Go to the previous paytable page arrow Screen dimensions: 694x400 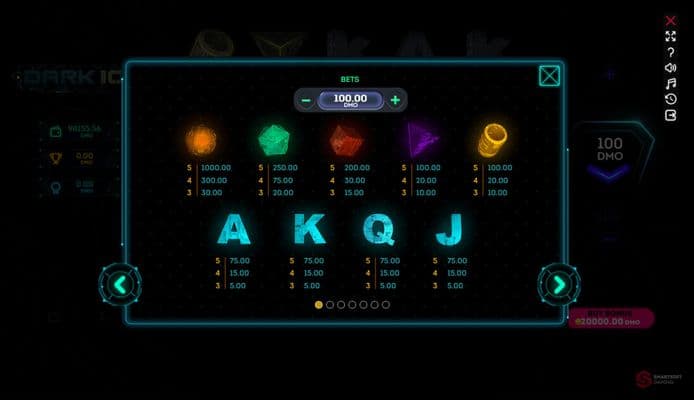tap(120, 285)
